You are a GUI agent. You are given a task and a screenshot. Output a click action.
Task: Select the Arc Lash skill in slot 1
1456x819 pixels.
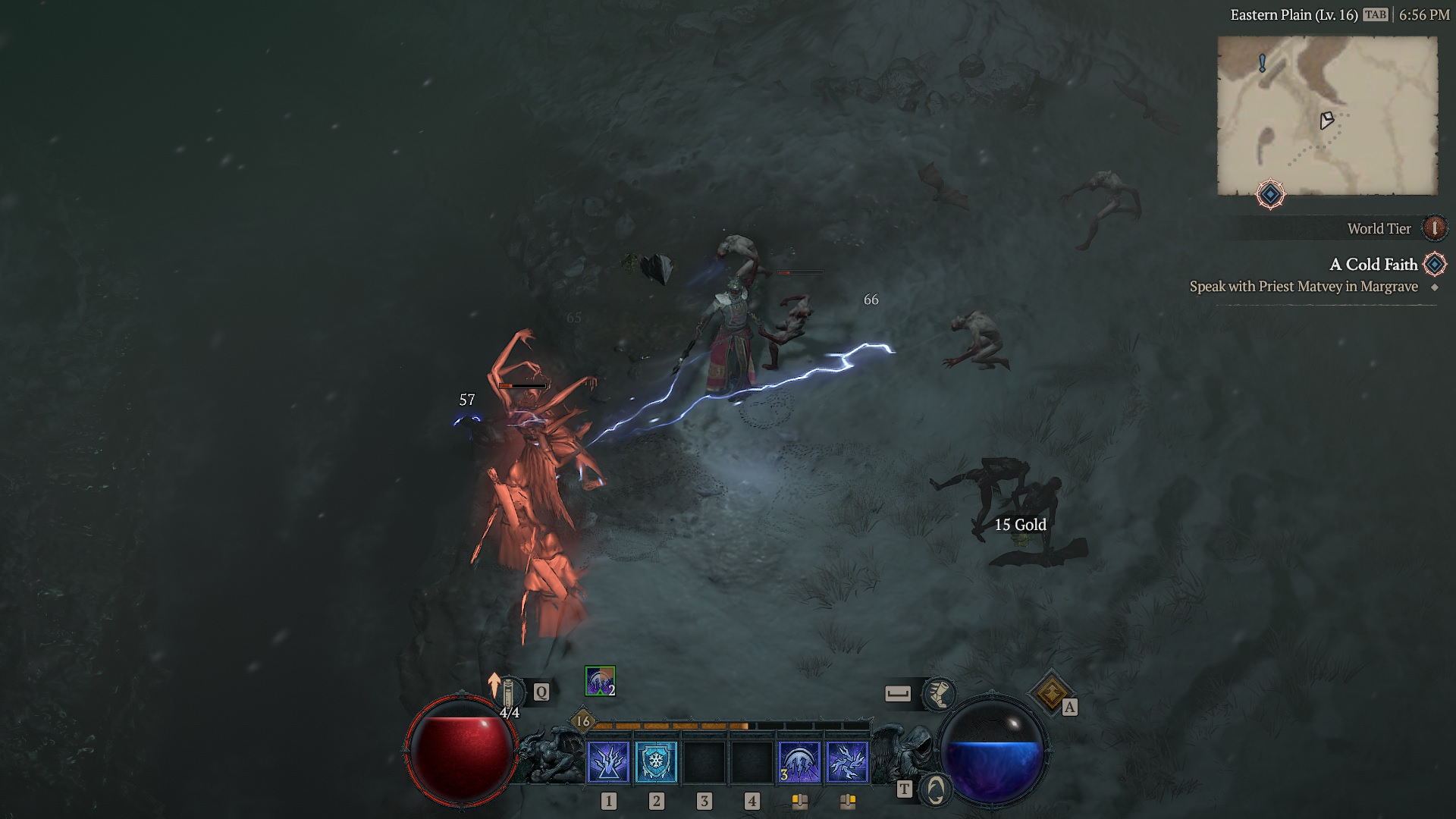[608, 762]
